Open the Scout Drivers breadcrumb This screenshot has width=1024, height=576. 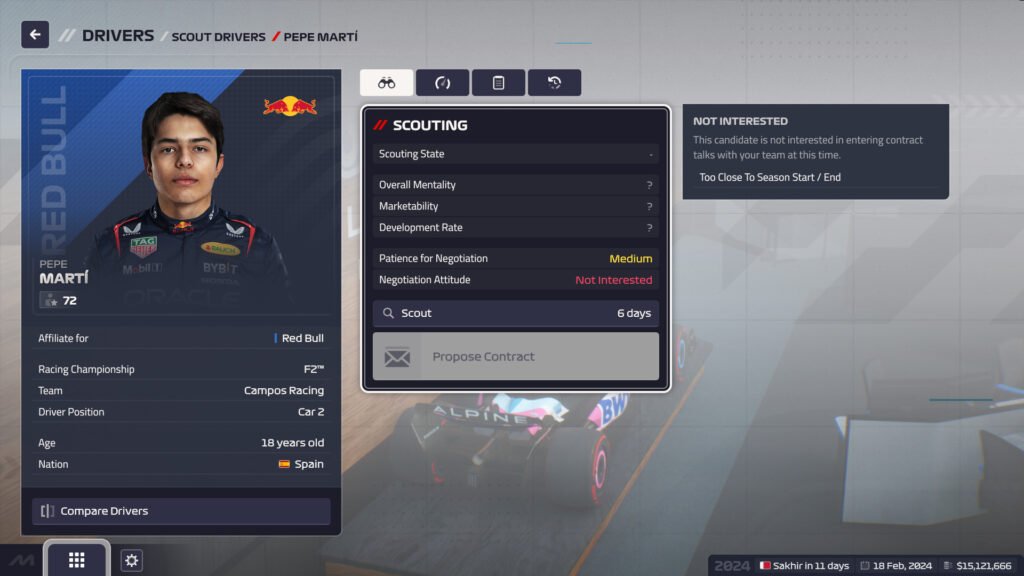coord(218,37)
